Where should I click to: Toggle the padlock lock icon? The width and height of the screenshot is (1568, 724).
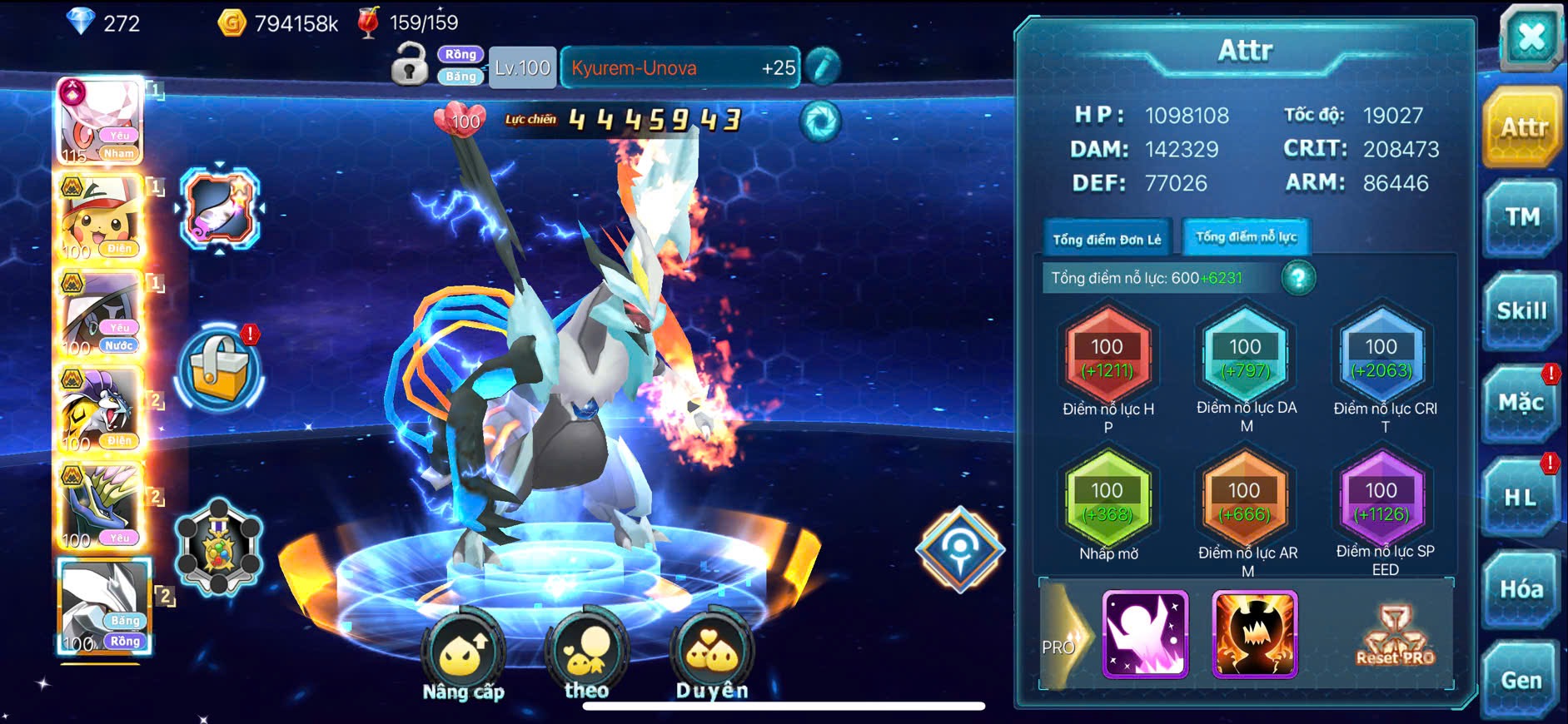(x=409, y=65)
